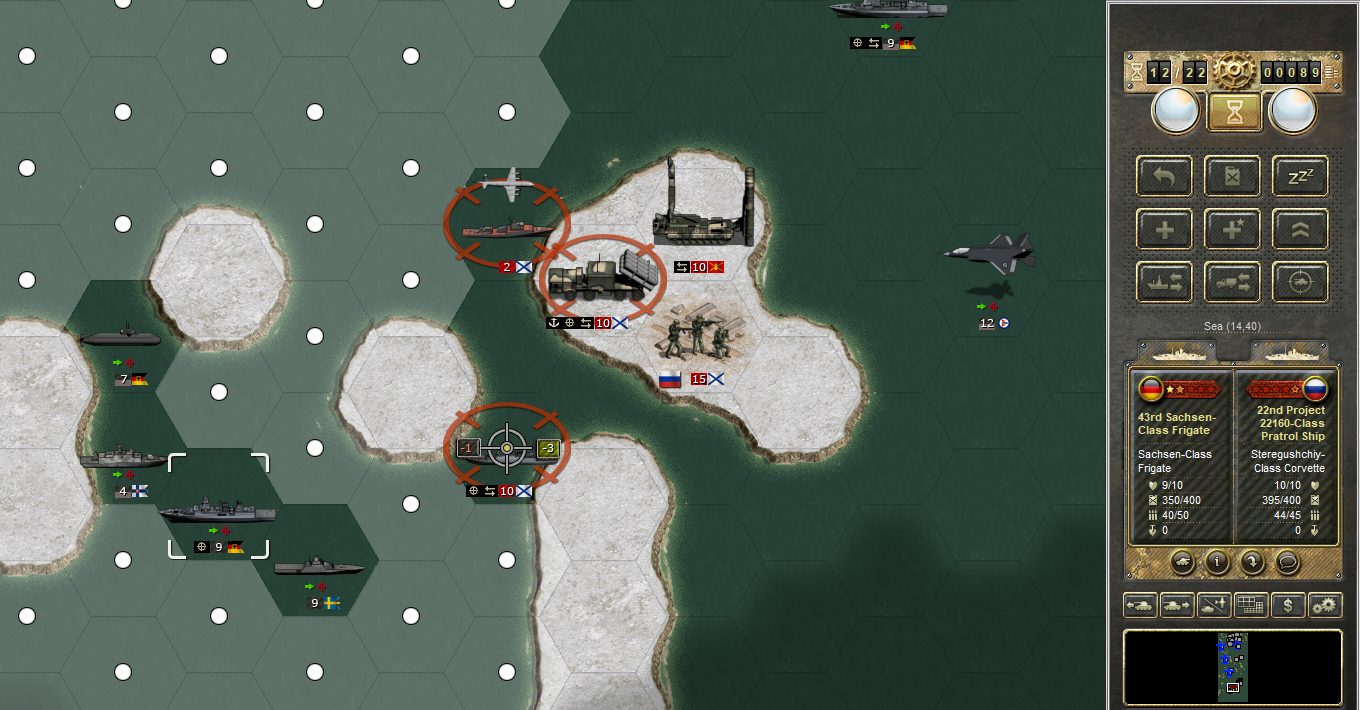Screen dimensions: 1360x710
Task: Select the previous unit tank button
Action: click(1140, 605)
